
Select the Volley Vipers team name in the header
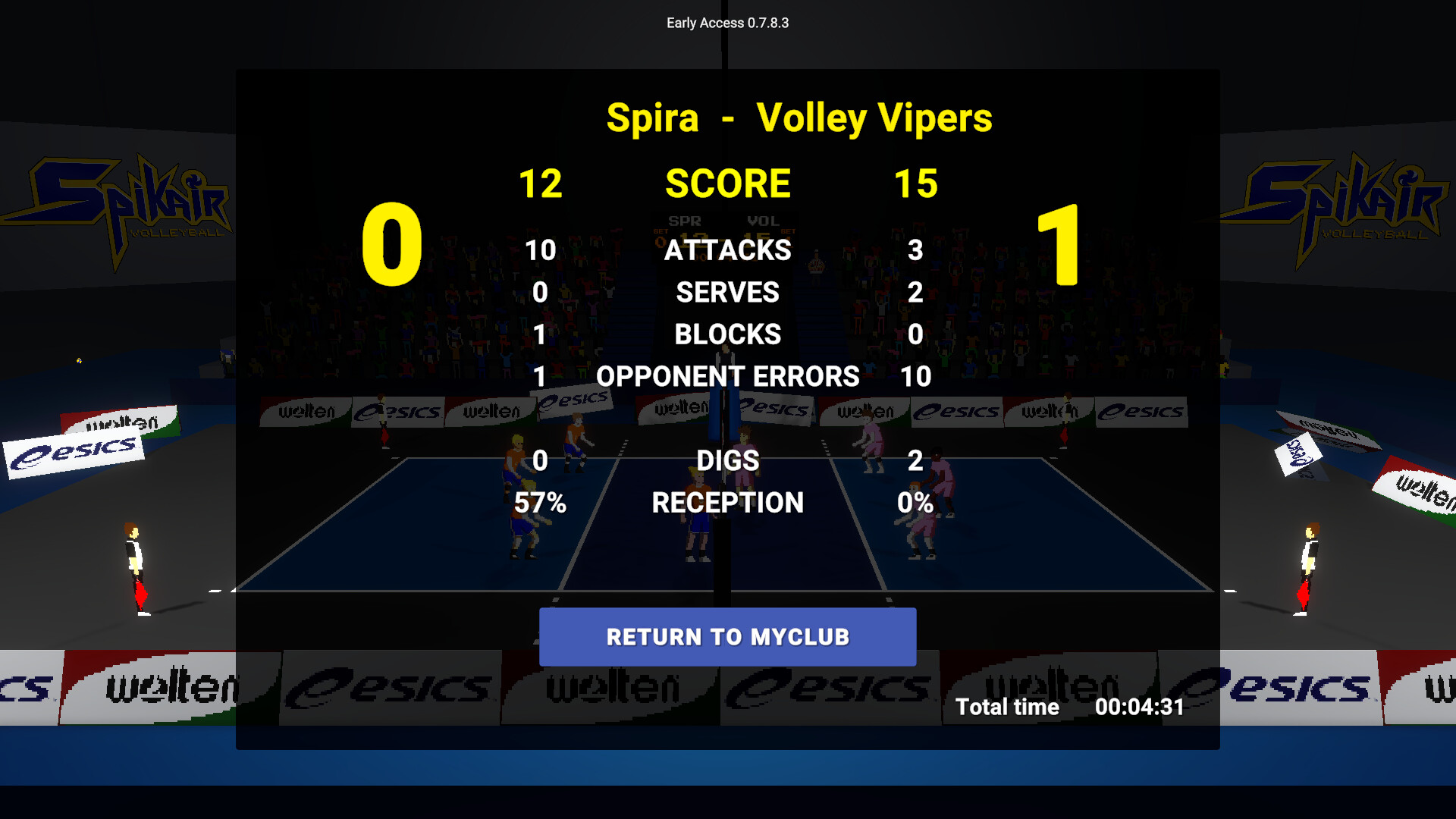coord(876,118)
